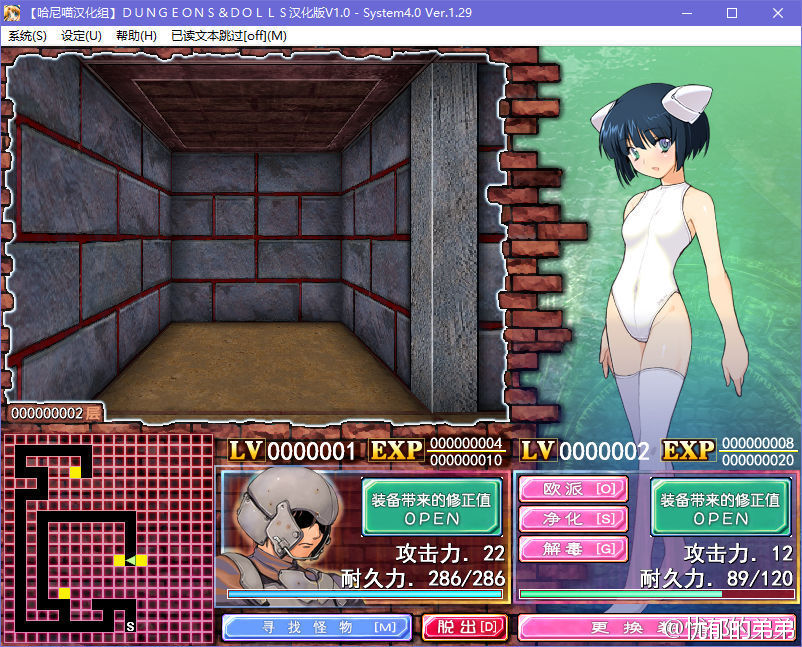Activate the 净化 [S] purify skill

(573, 519)
